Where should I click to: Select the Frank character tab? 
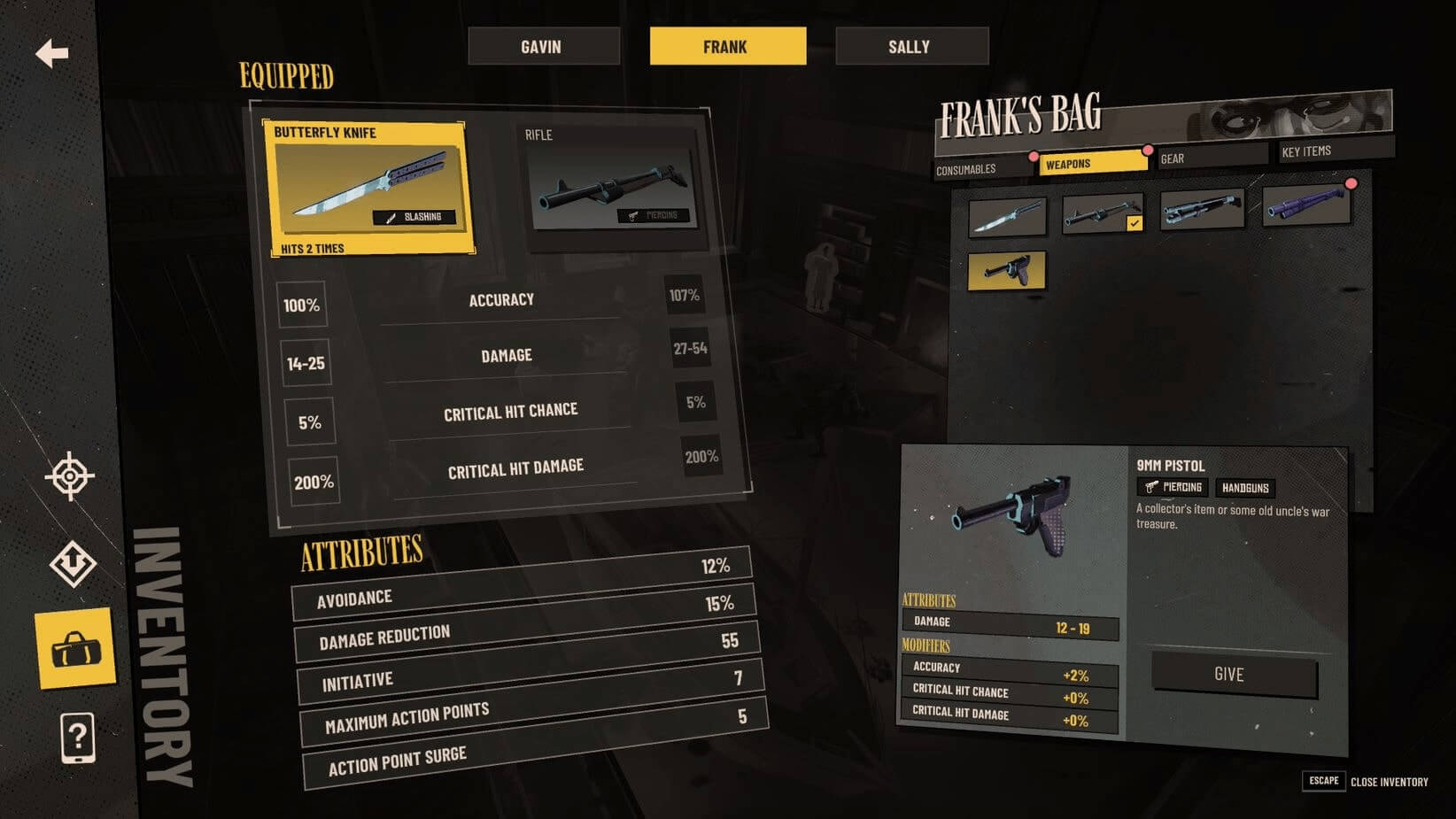tap(727, 46)
